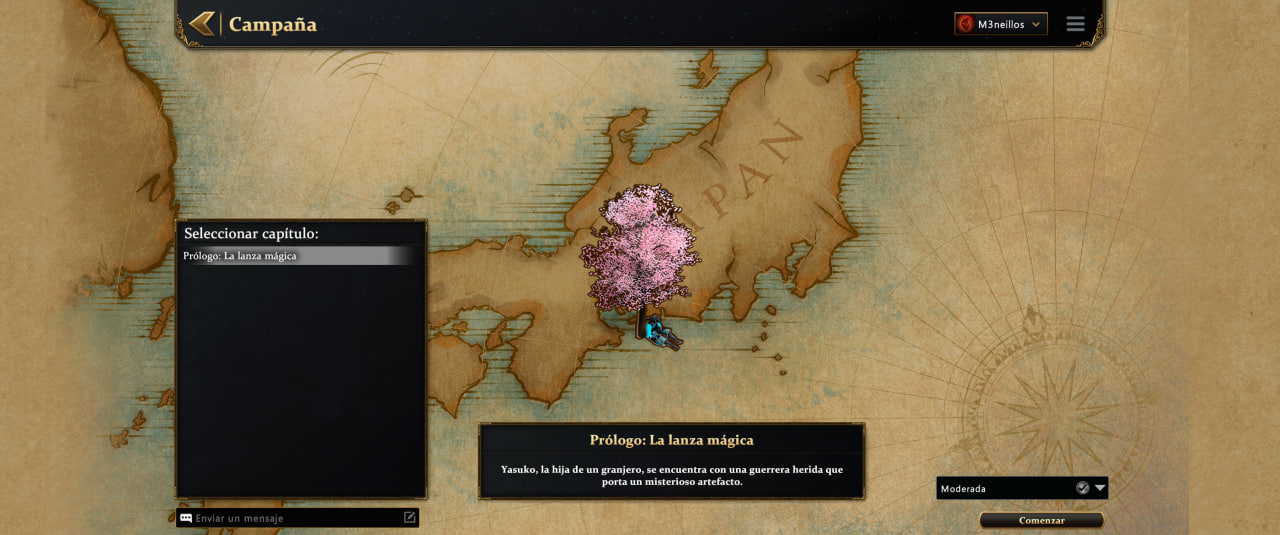Start the campaign with Comenzar
Screen dimensions: 1280x535
point(1041,520)
